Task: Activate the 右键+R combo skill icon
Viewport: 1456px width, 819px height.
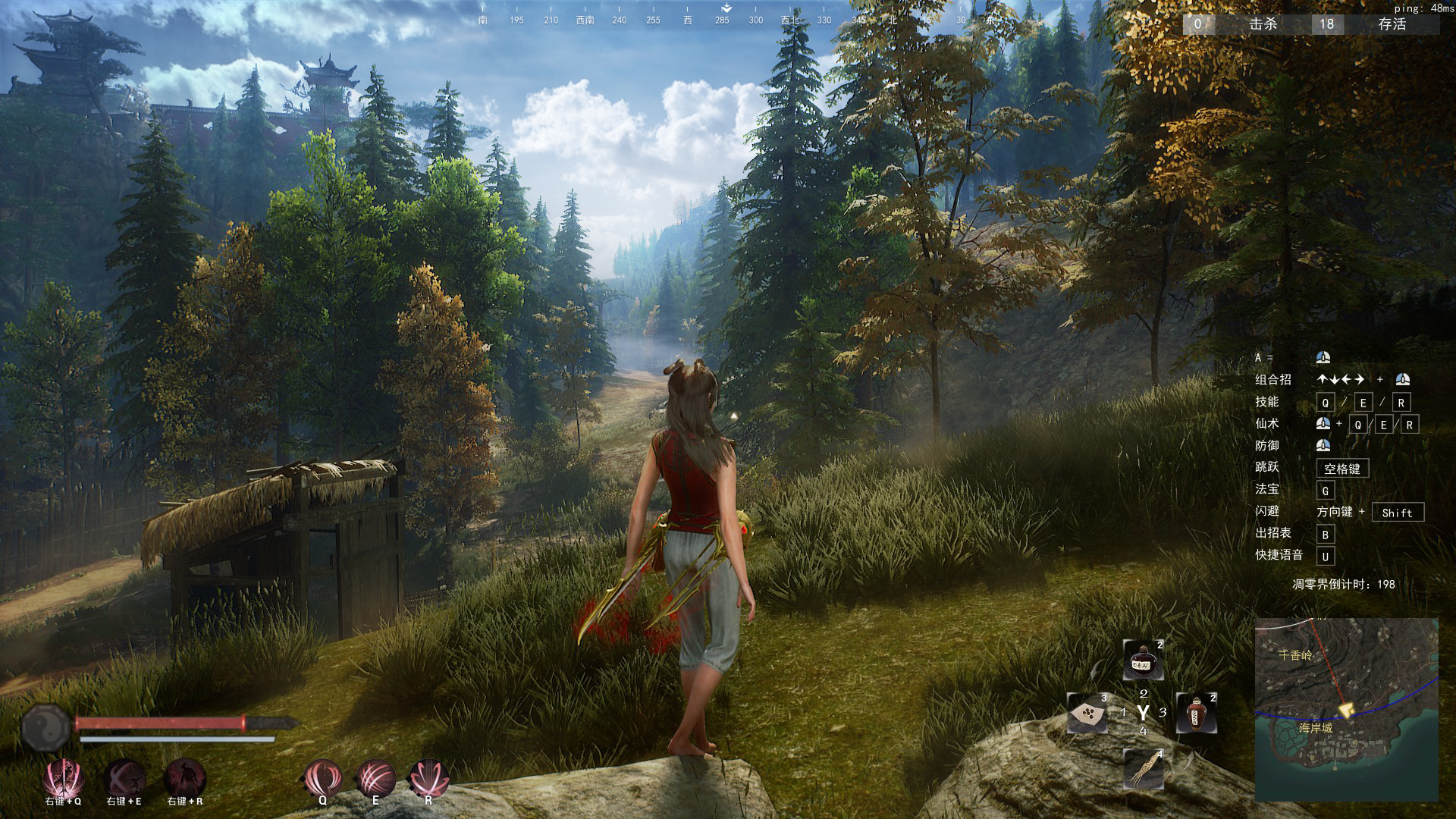Action: click(x=185, y=777)
